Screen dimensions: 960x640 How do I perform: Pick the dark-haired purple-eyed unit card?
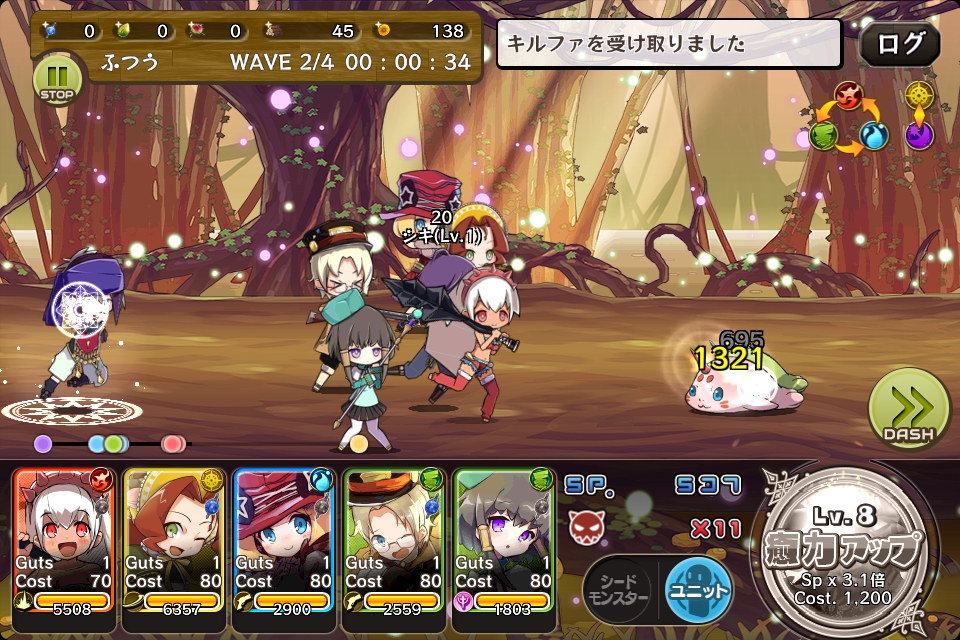click(x=505, y=540)
